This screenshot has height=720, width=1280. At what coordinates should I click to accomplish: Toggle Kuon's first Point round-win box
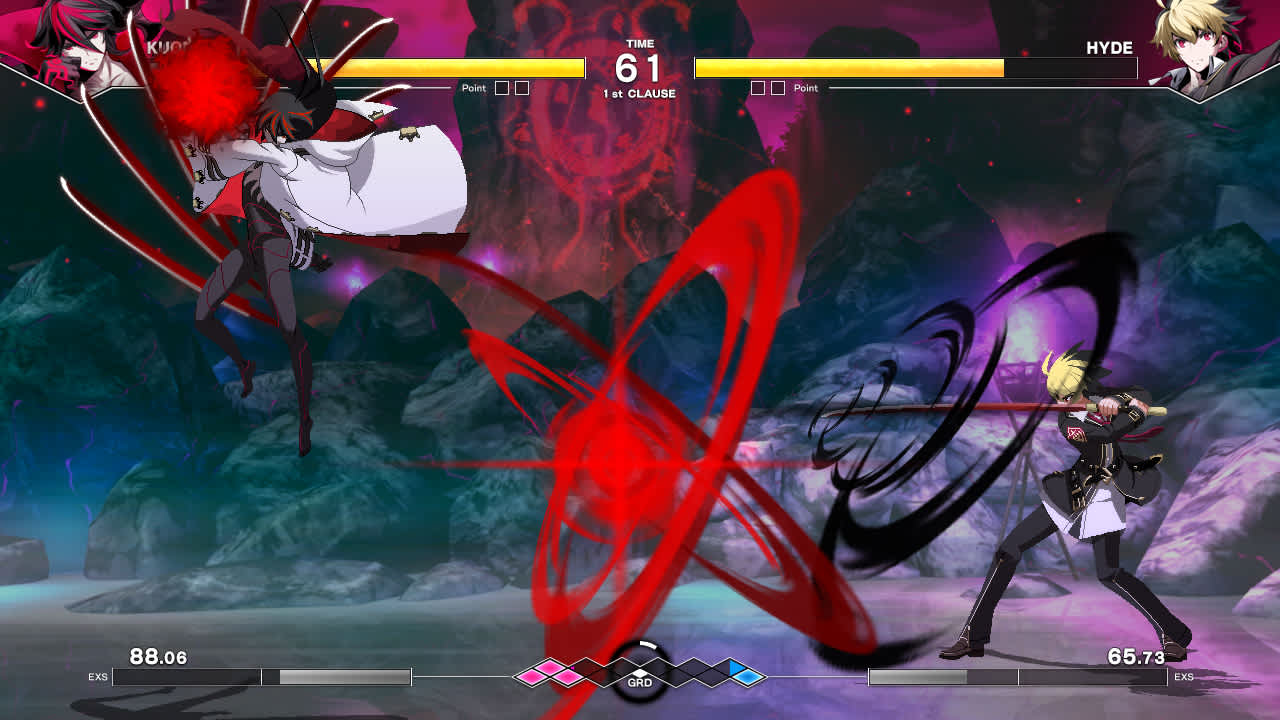coord(500,86)
